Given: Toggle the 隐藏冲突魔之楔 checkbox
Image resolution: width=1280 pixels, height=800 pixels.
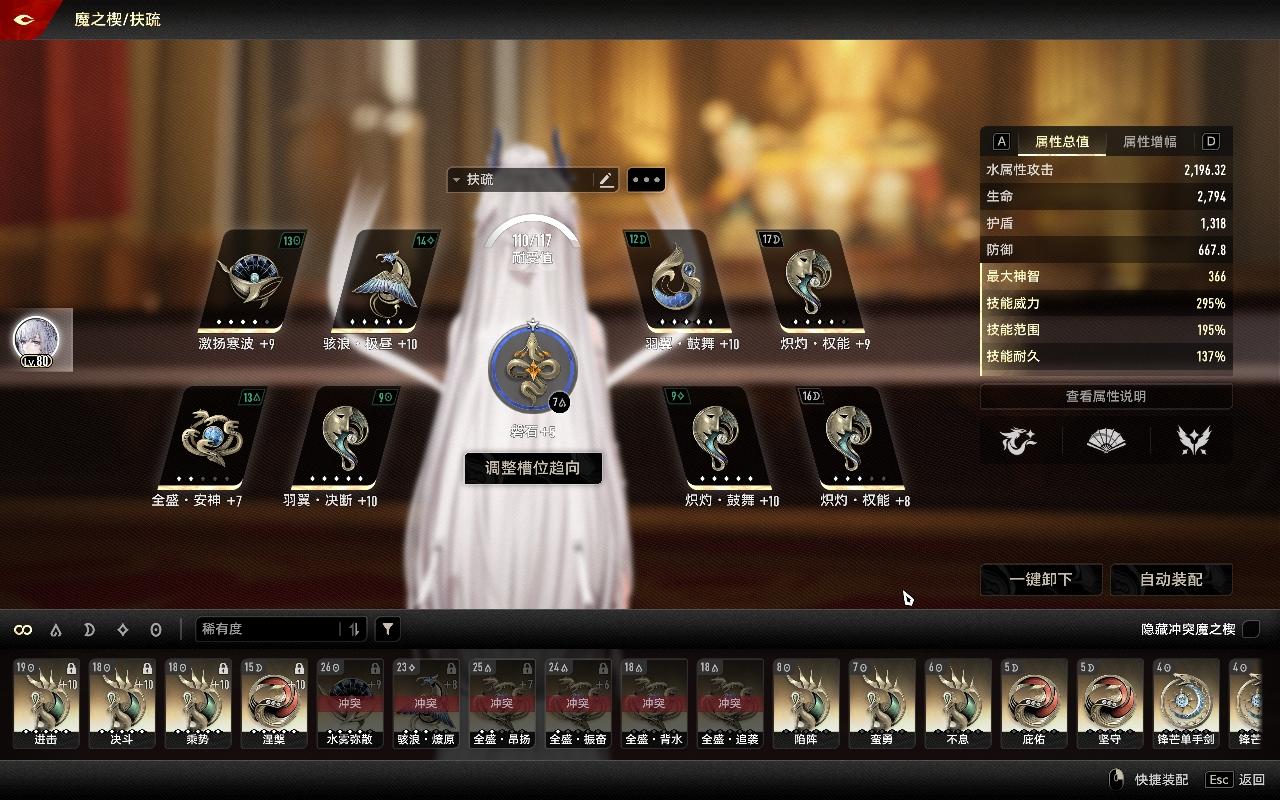Looking at the screenshot, I should [1251, 629].
